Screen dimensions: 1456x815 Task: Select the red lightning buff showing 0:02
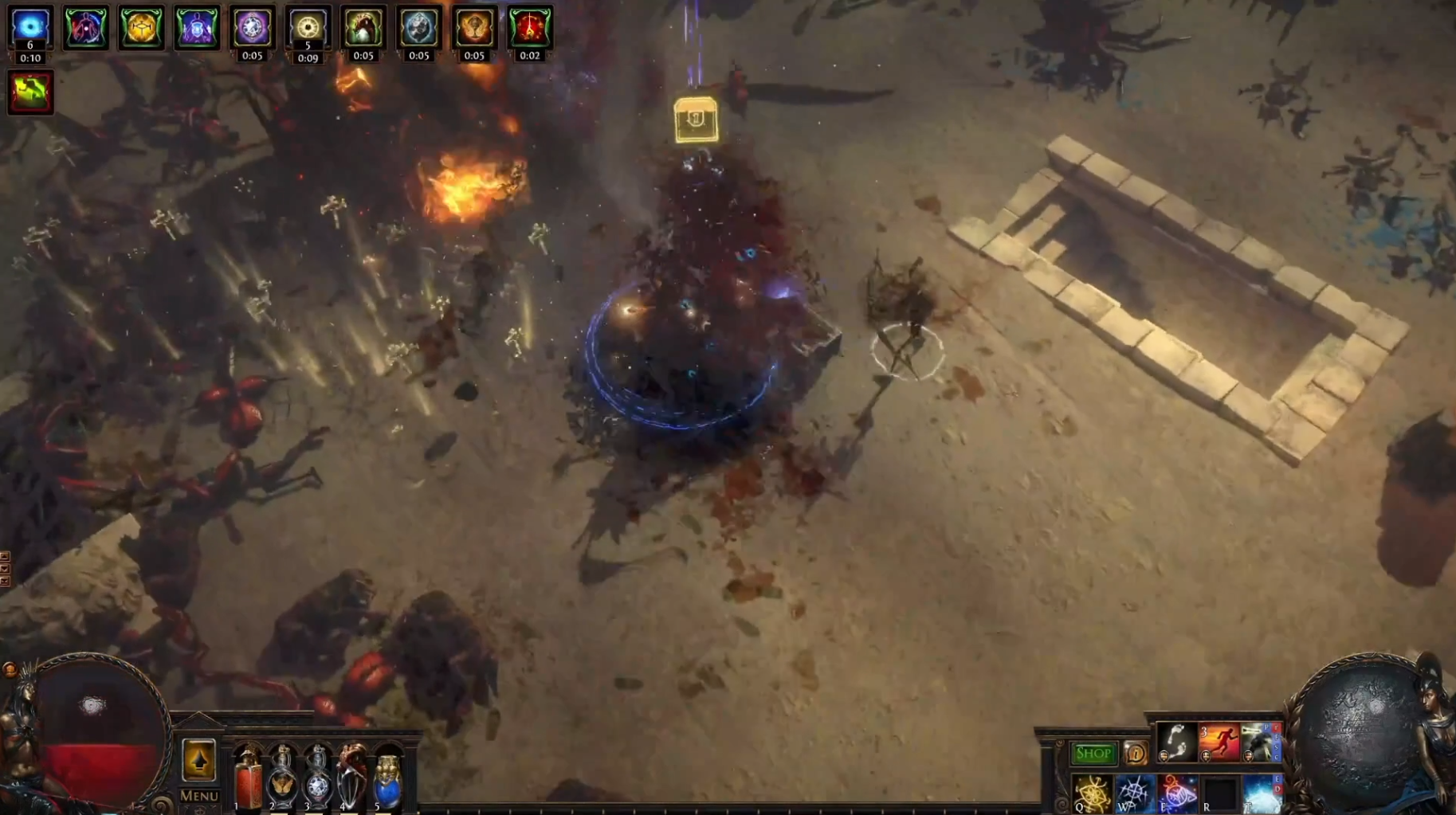point(530,27)
